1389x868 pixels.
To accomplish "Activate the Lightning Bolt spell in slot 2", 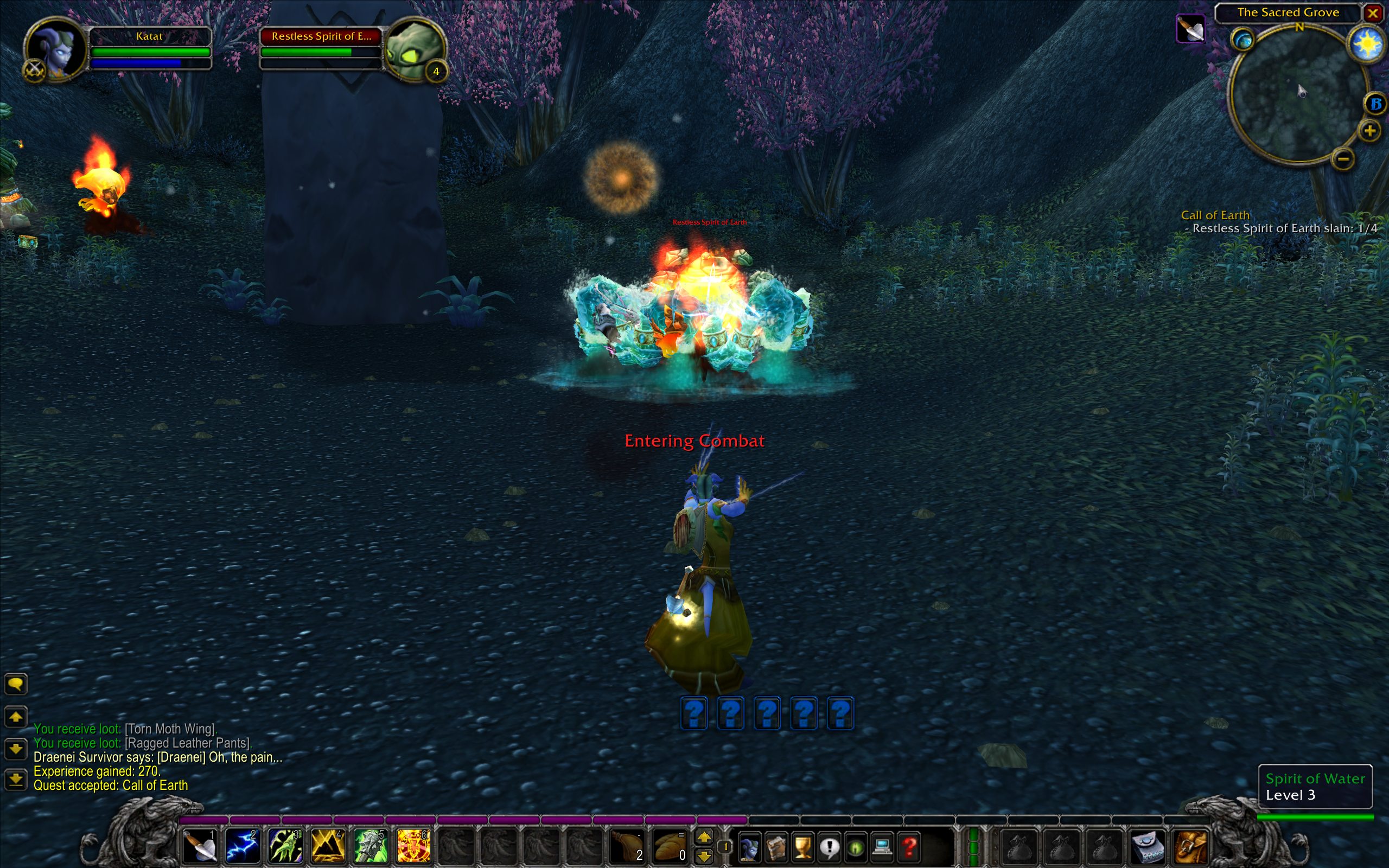I will pyautogui.click(x=241, y=846).
